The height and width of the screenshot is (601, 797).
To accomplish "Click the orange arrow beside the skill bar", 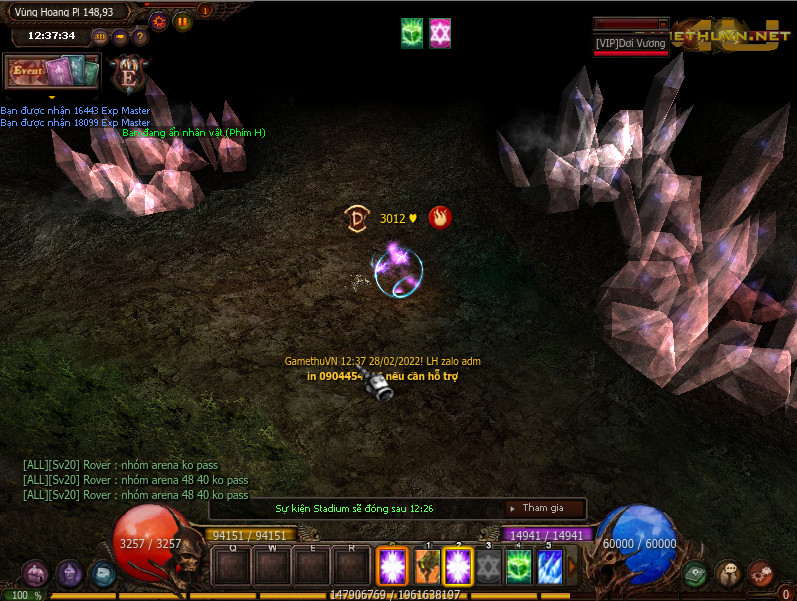I will point(572,567).
